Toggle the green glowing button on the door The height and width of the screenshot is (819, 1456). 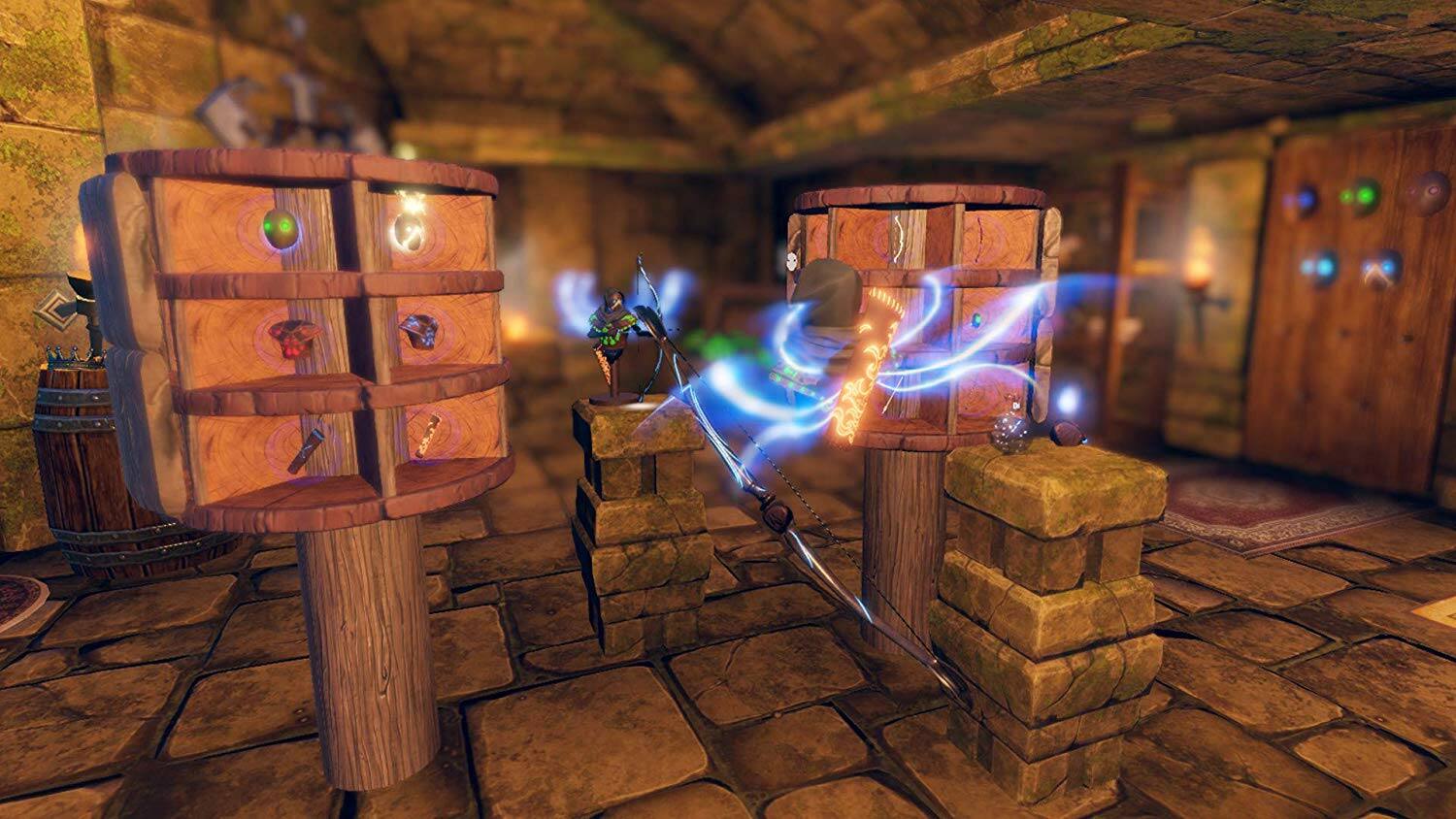(1365, 196)
